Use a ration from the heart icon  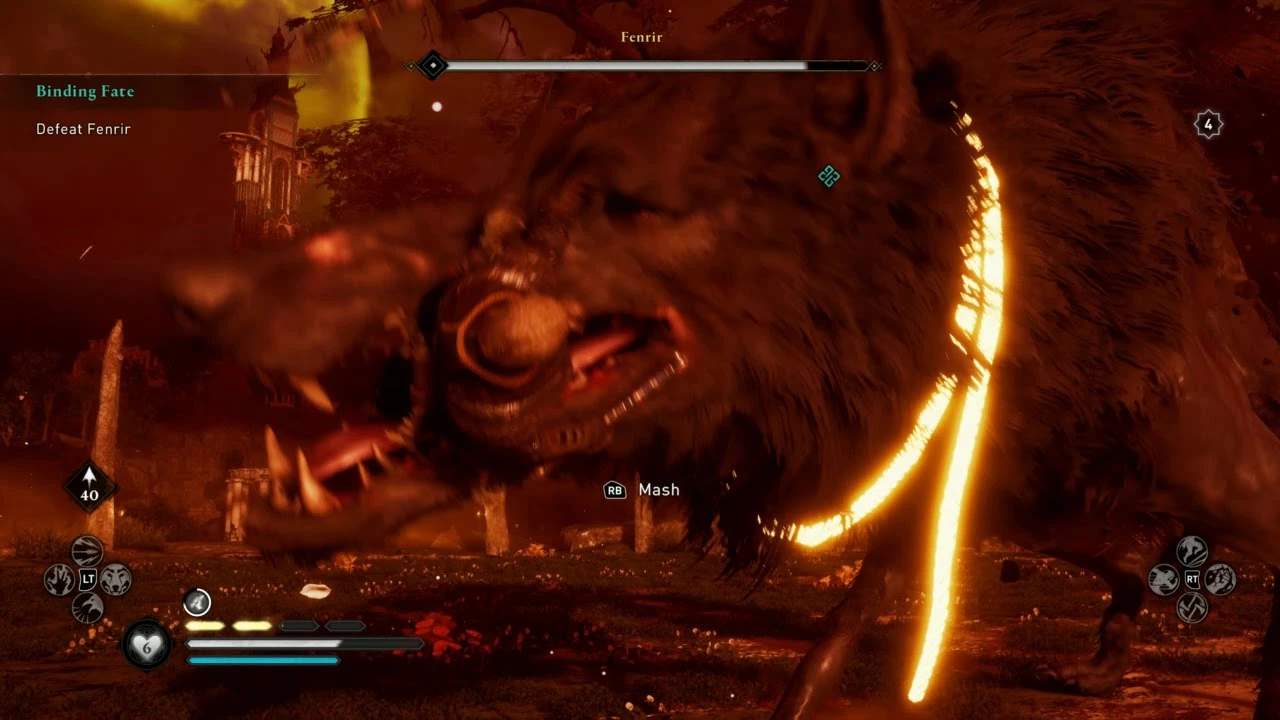(x=147, y=644)
